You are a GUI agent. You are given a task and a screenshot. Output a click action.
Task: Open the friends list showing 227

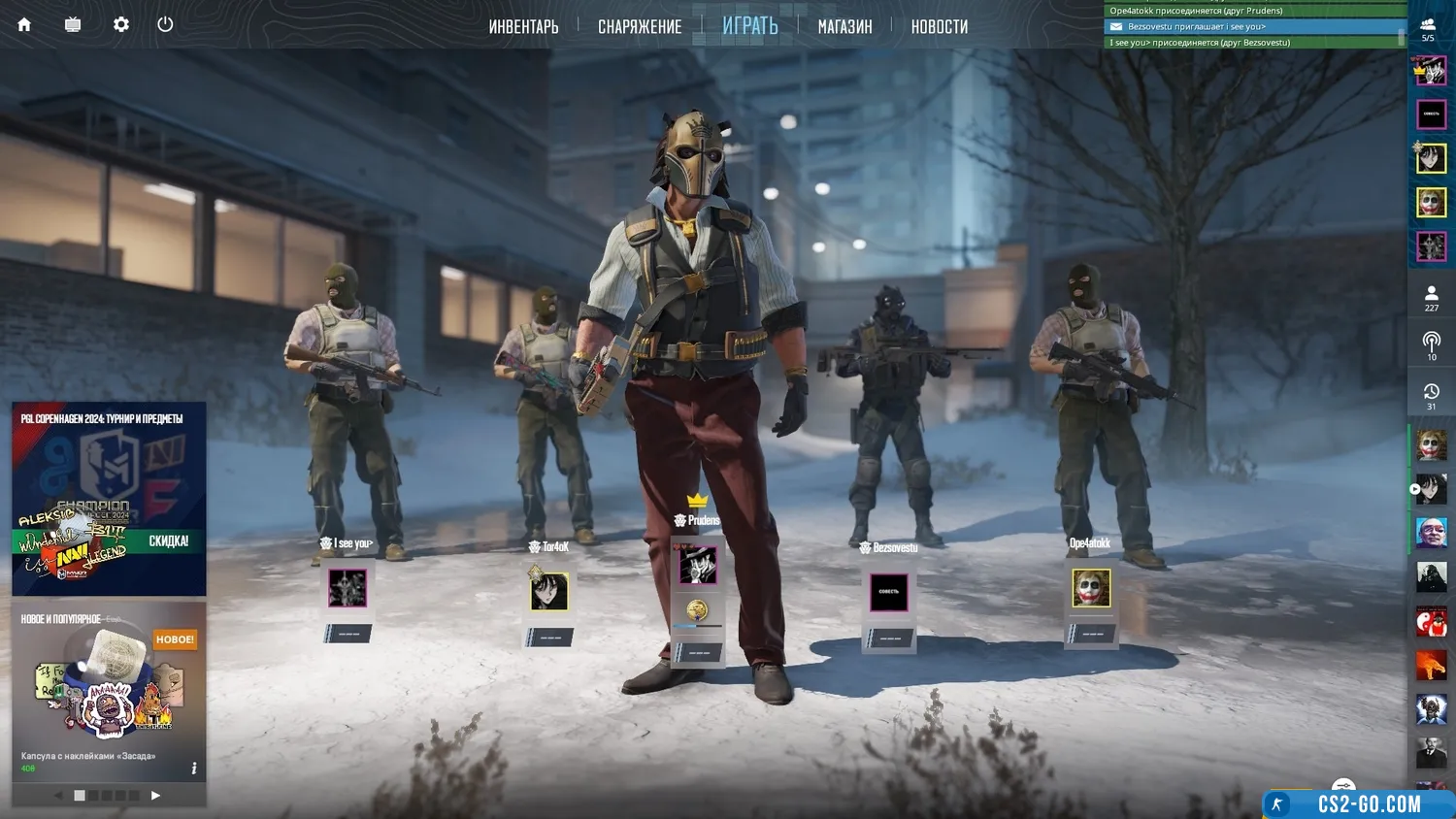click(1431, 298)
